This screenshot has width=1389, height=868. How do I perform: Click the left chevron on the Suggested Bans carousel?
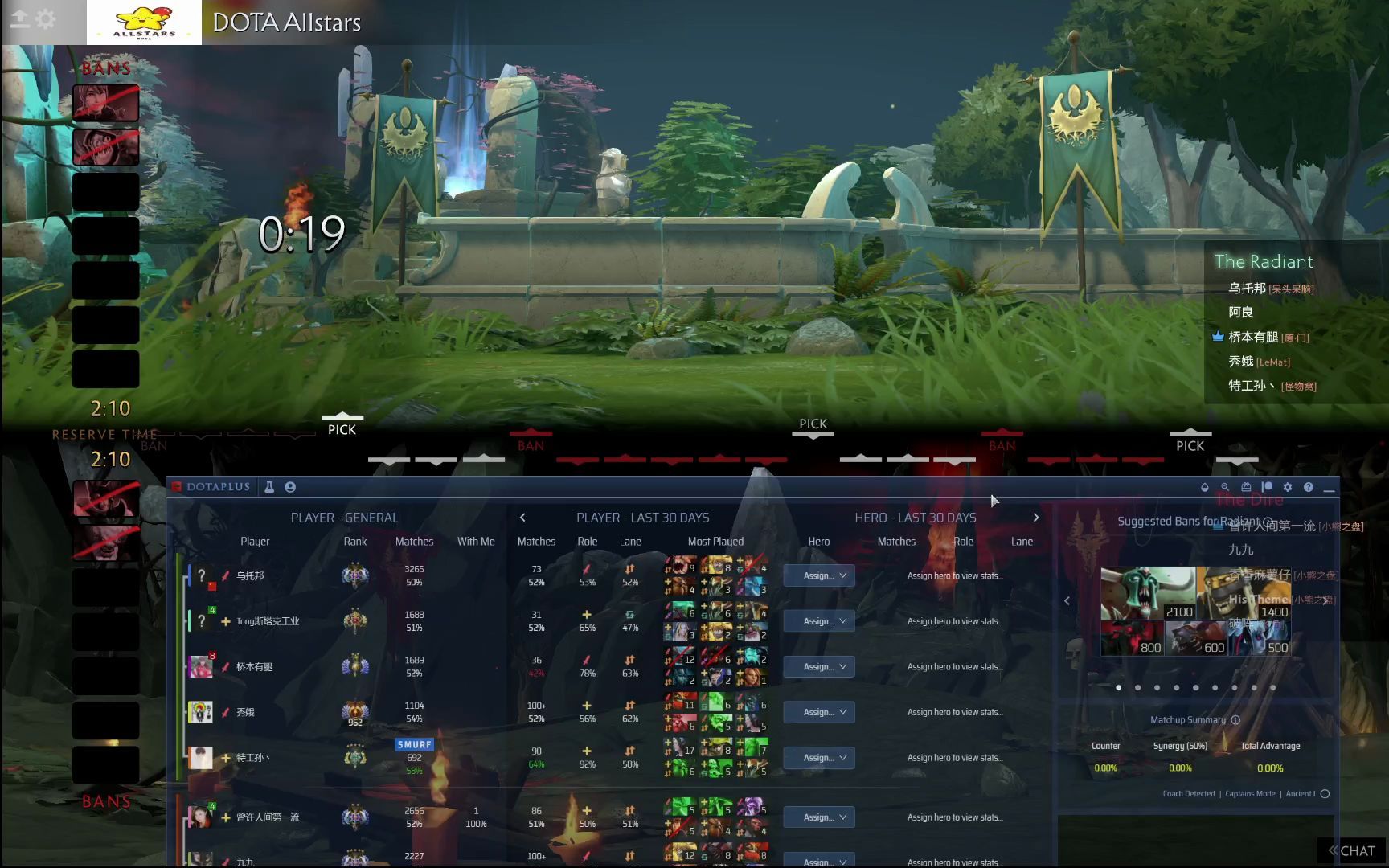click(1067, 600)
